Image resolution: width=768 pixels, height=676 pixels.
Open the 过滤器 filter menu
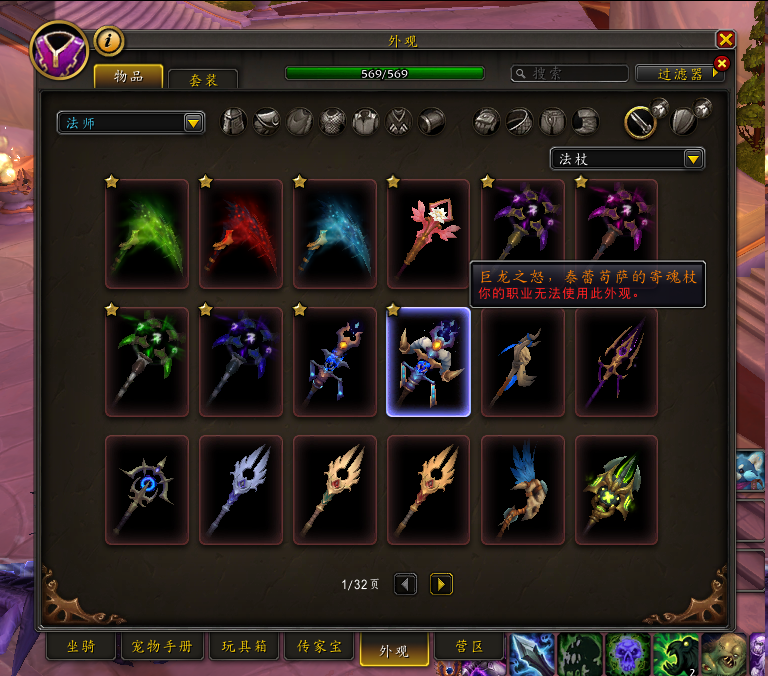[677, 73]
